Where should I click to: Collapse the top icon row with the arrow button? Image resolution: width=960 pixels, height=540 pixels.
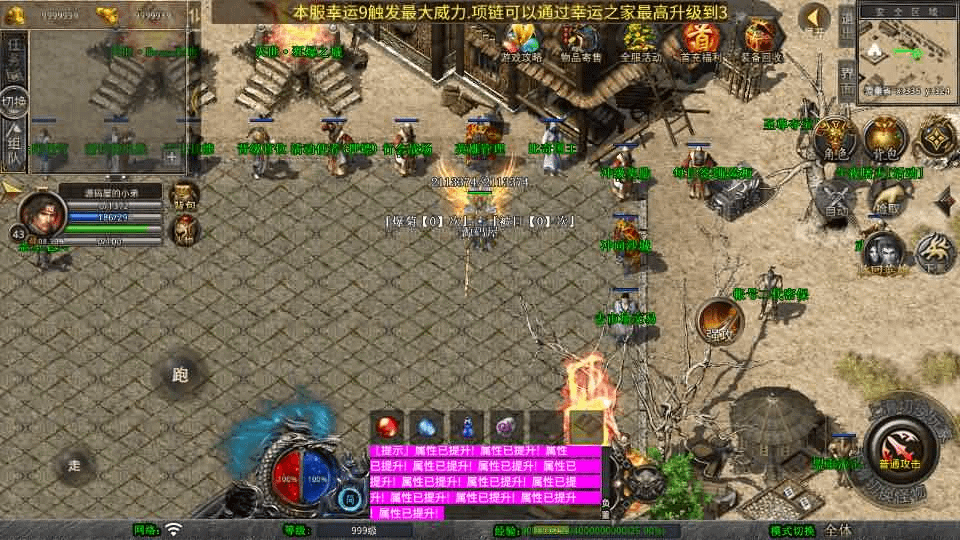point(815,19)
